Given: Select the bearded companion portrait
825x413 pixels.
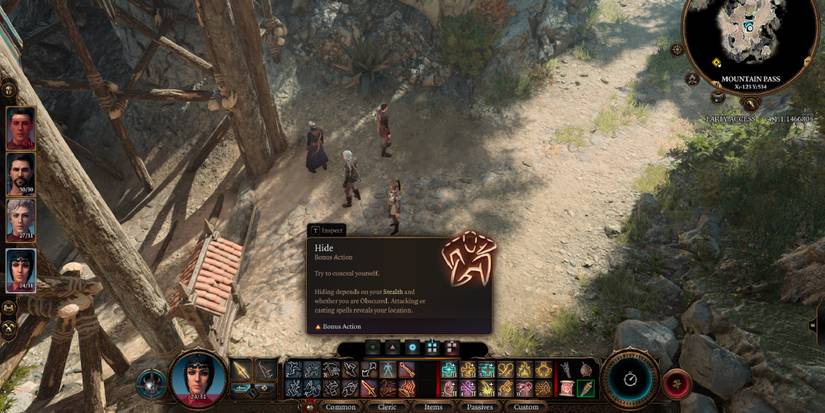Looking at the screenshot, I should point(20,173).
